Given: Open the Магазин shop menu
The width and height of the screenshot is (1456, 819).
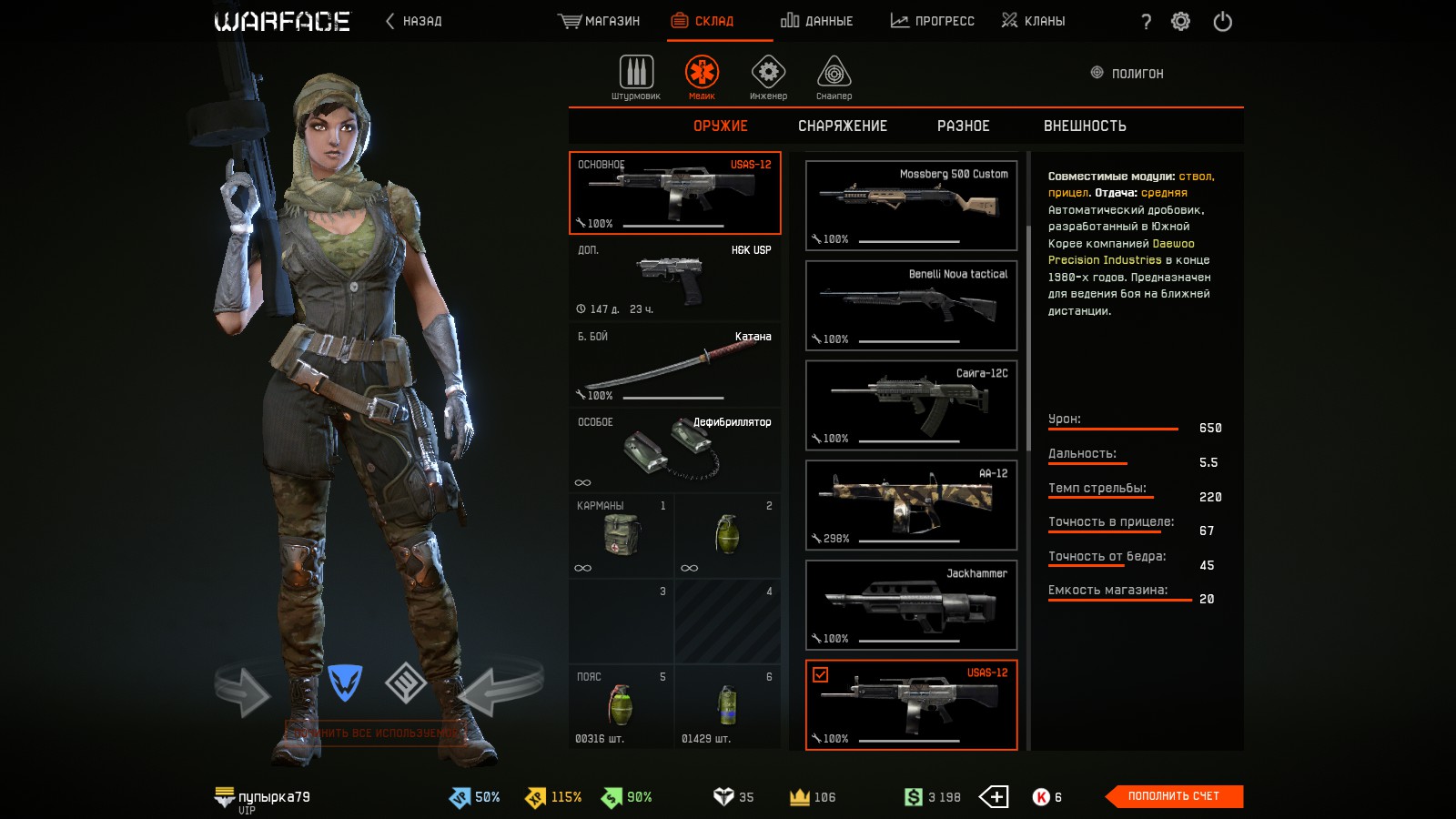Looking at the screenshot, I should click(599, 21).
